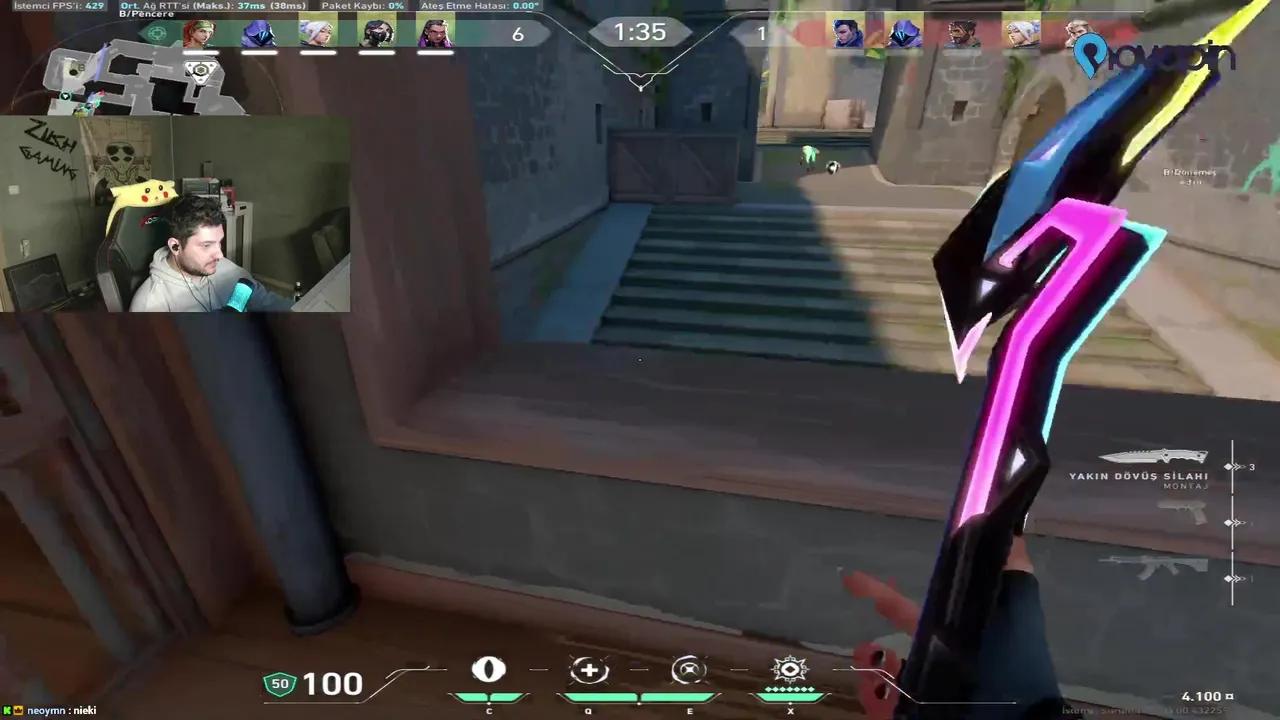
Task: Select the C ability icon
Action: point(489,671)
